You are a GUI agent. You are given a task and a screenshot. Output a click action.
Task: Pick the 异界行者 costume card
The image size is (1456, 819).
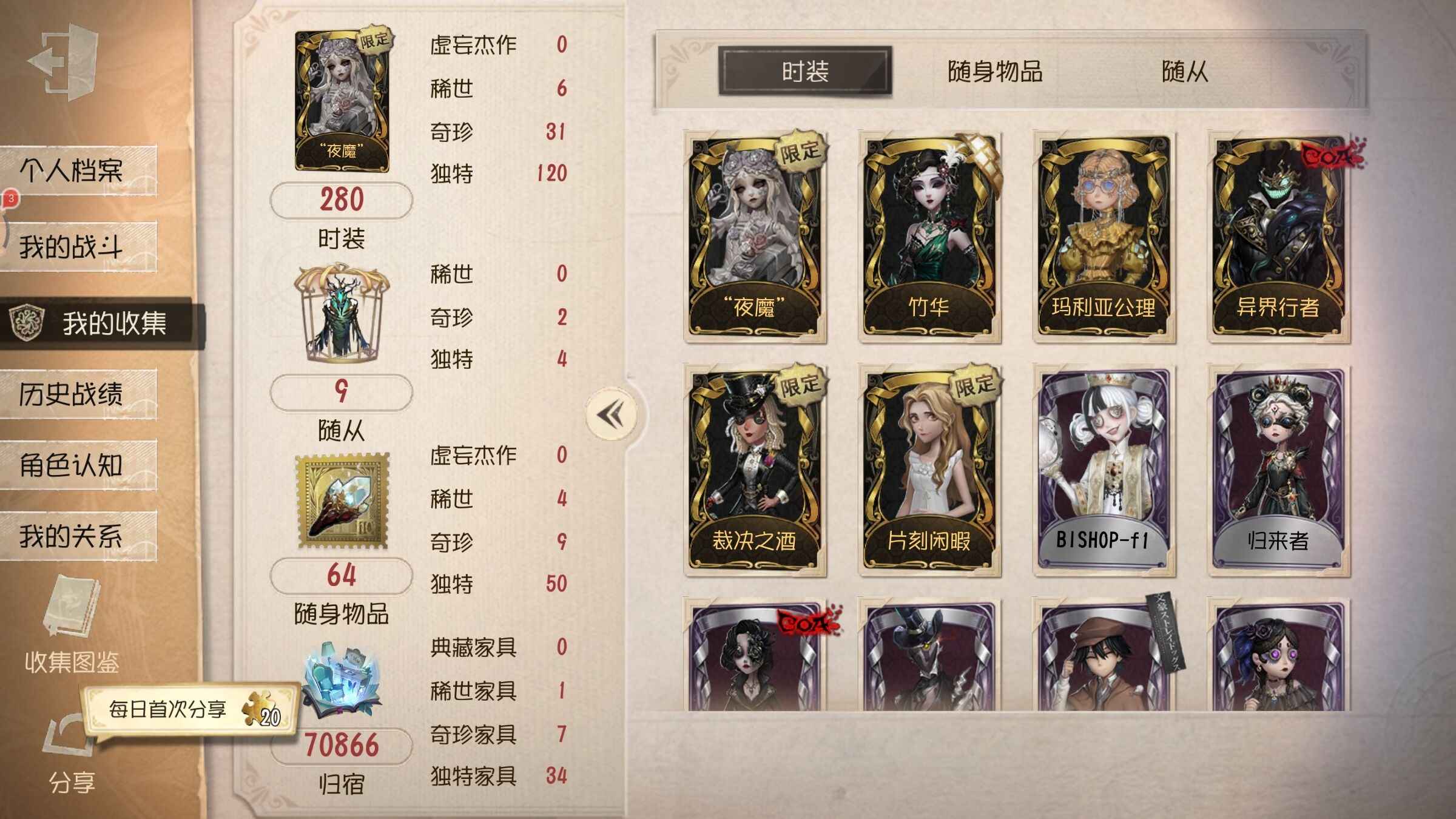pos(1278,238)
